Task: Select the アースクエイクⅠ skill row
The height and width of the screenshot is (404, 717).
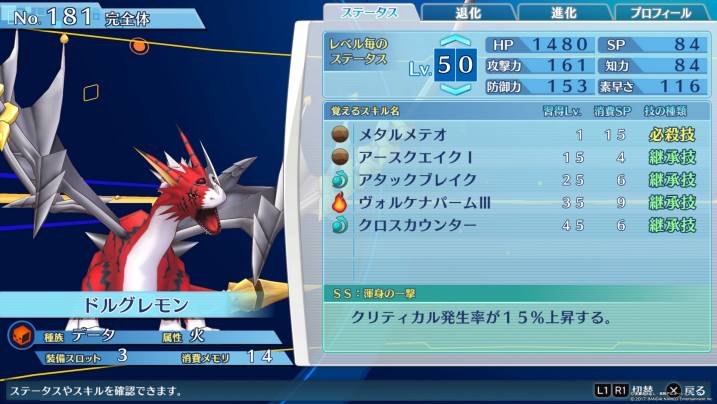Action: click(x=515, y=157)
